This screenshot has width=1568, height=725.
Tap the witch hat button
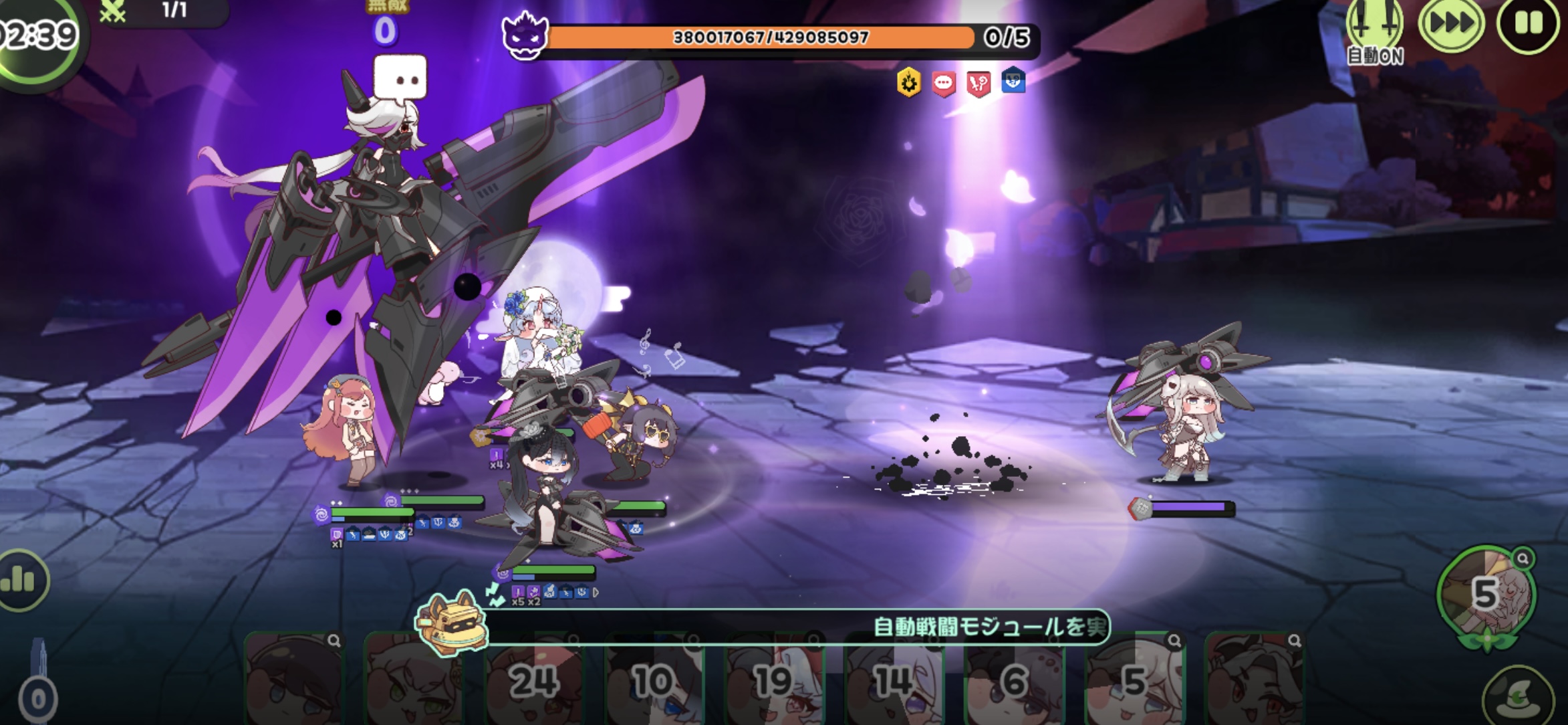pos(1517,698)
